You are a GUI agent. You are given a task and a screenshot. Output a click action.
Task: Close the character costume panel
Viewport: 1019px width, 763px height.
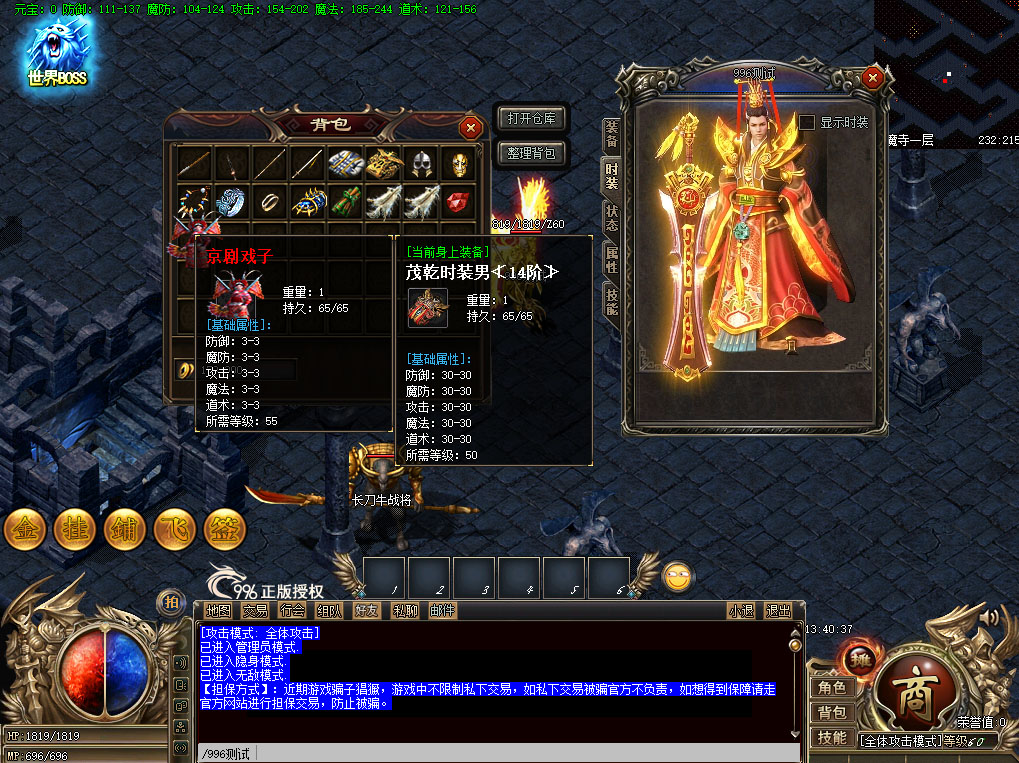tap(873, 77)
